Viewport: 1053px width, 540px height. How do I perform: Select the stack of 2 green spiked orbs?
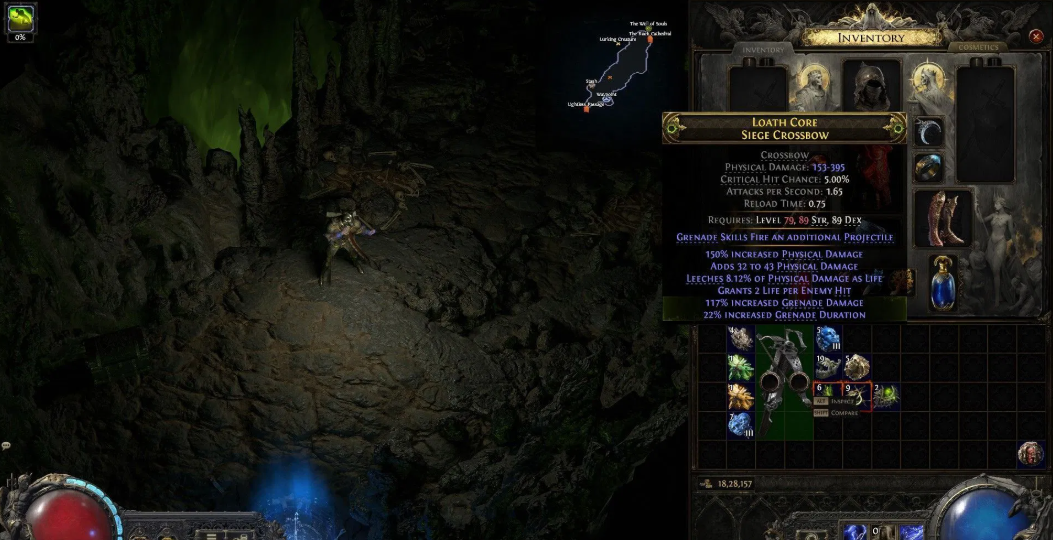[x=886, y=396]
